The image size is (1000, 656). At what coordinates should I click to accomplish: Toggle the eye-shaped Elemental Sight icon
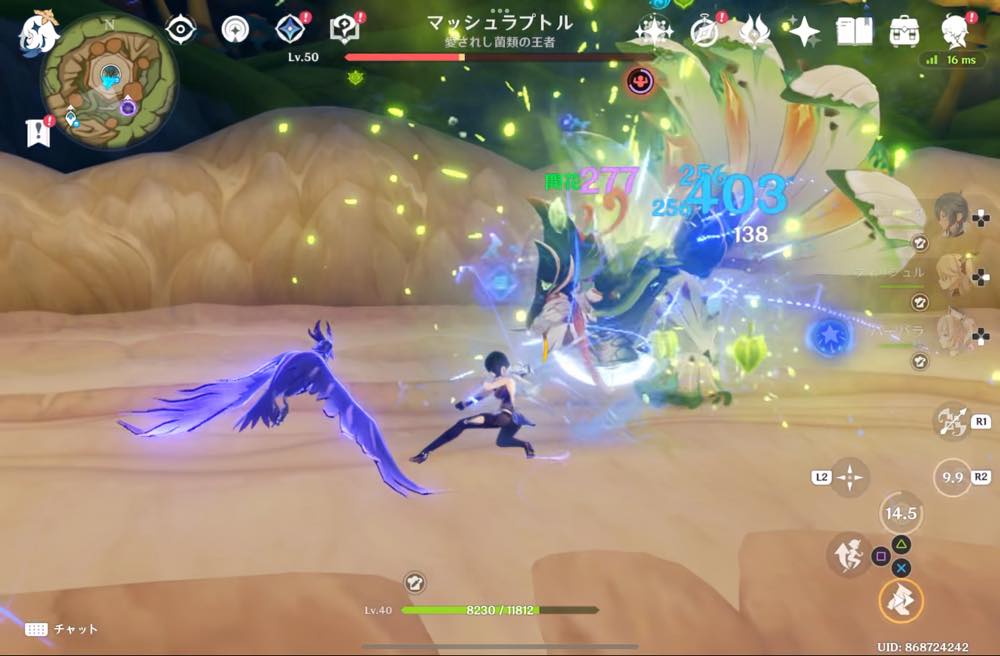pyautogui.click(x=181, y=30)
